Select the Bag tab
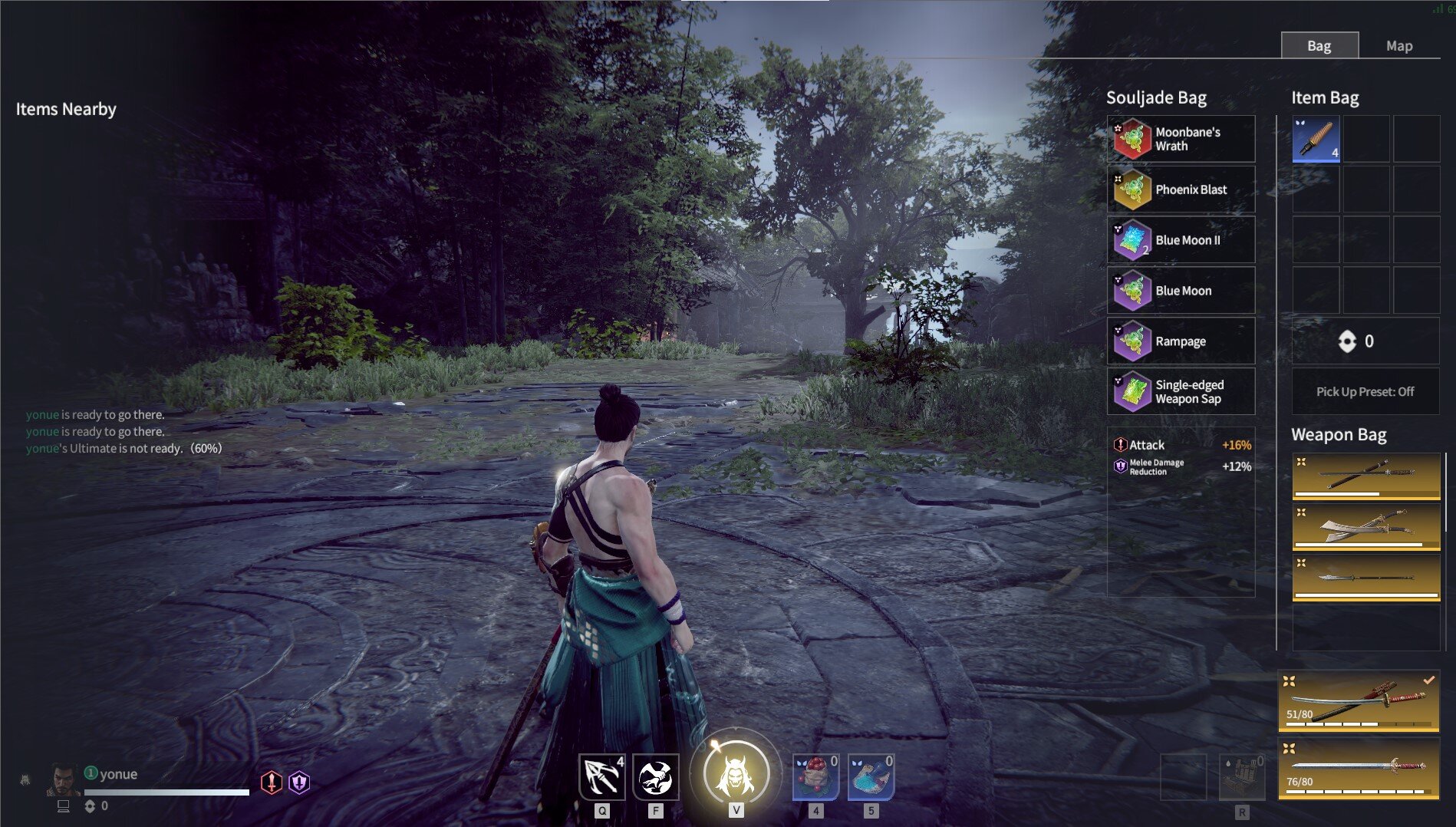This screenshot has height=827, width=1456. click(x=1320, y=45)
